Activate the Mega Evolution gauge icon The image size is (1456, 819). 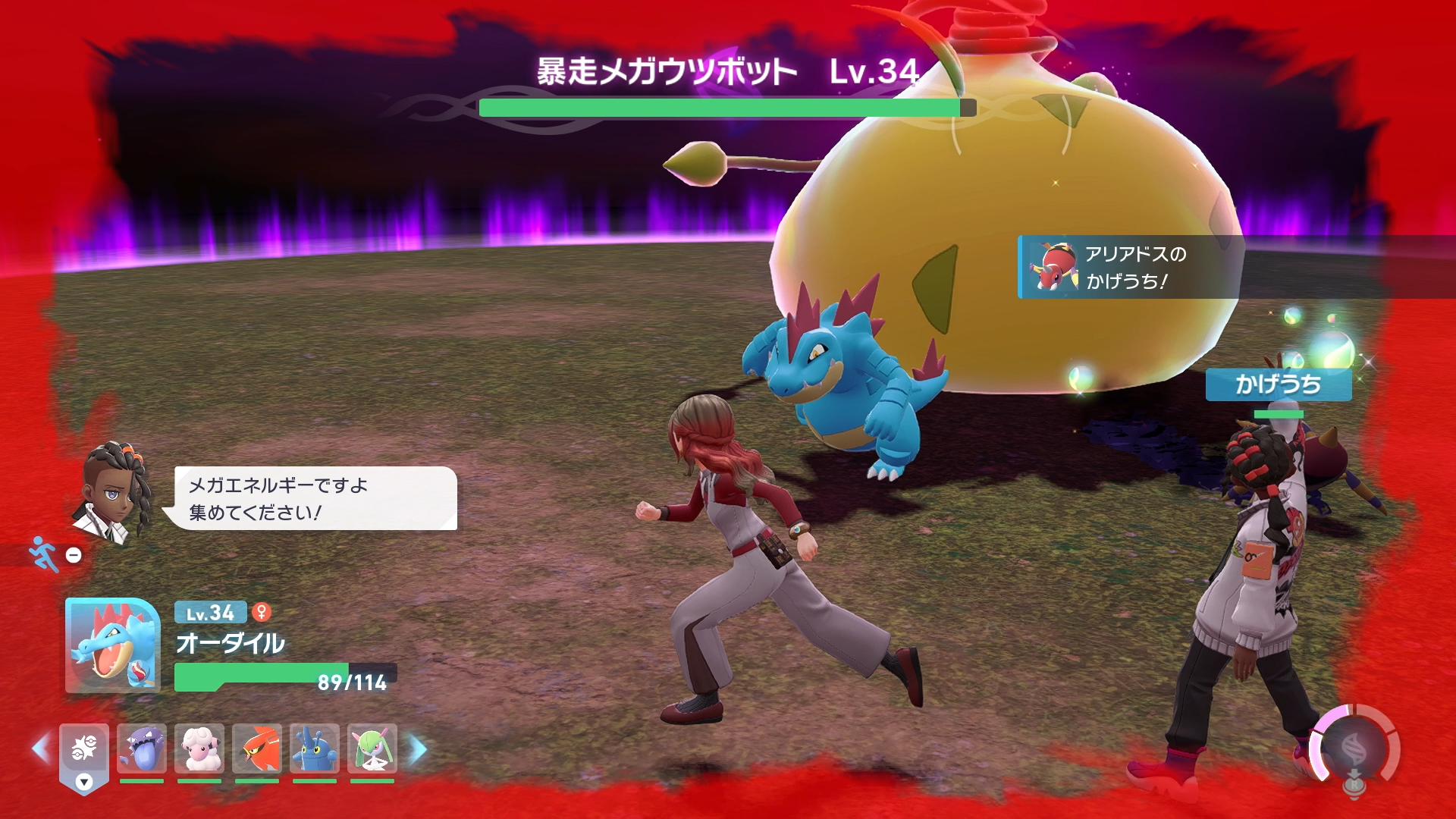1354,748
